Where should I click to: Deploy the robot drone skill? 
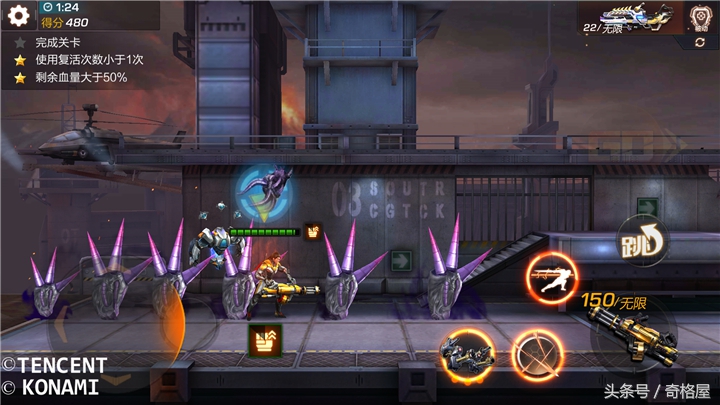coord(467,352)
